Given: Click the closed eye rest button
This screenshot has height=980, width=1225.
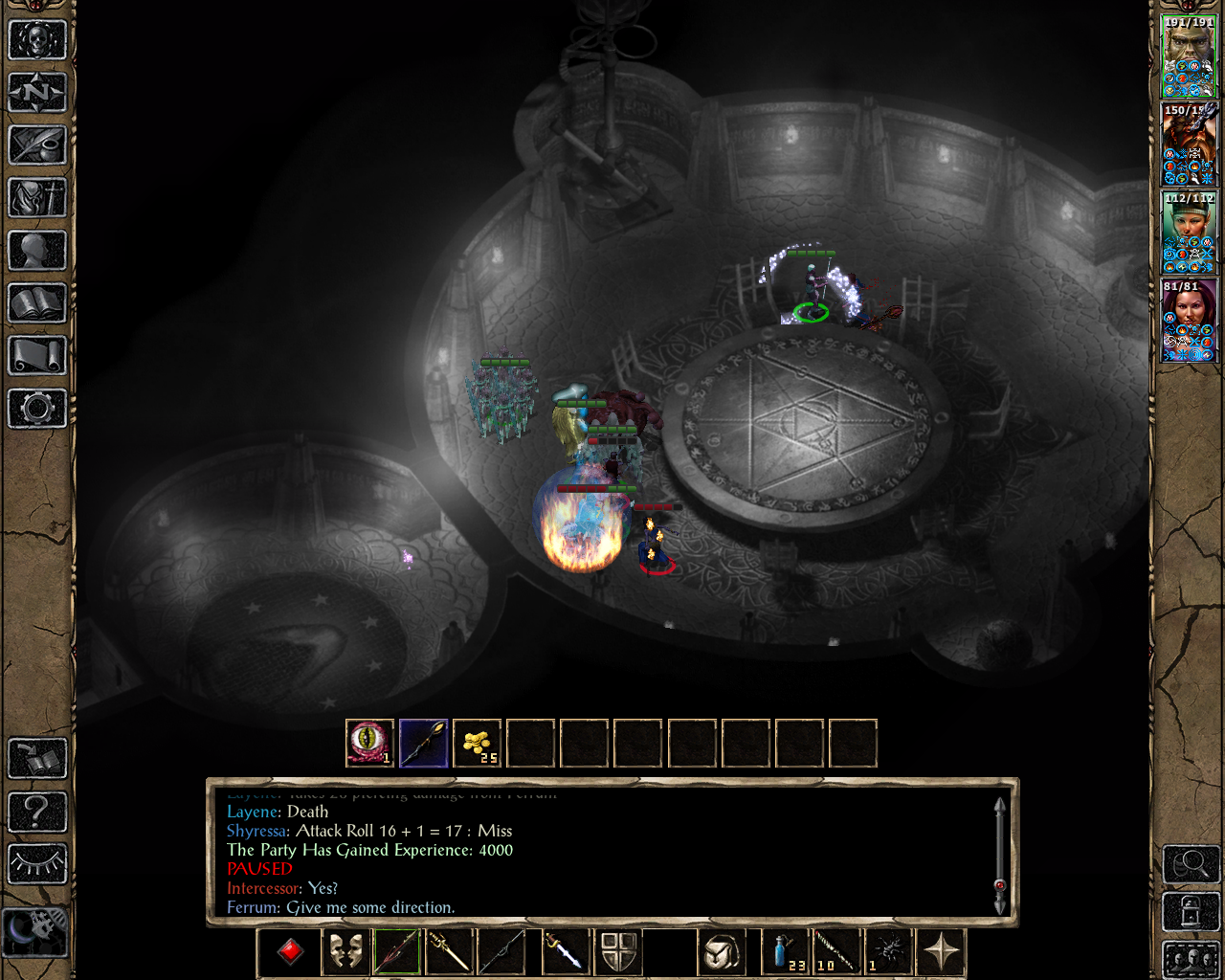Looking at the screenshot, I should 37,864.
